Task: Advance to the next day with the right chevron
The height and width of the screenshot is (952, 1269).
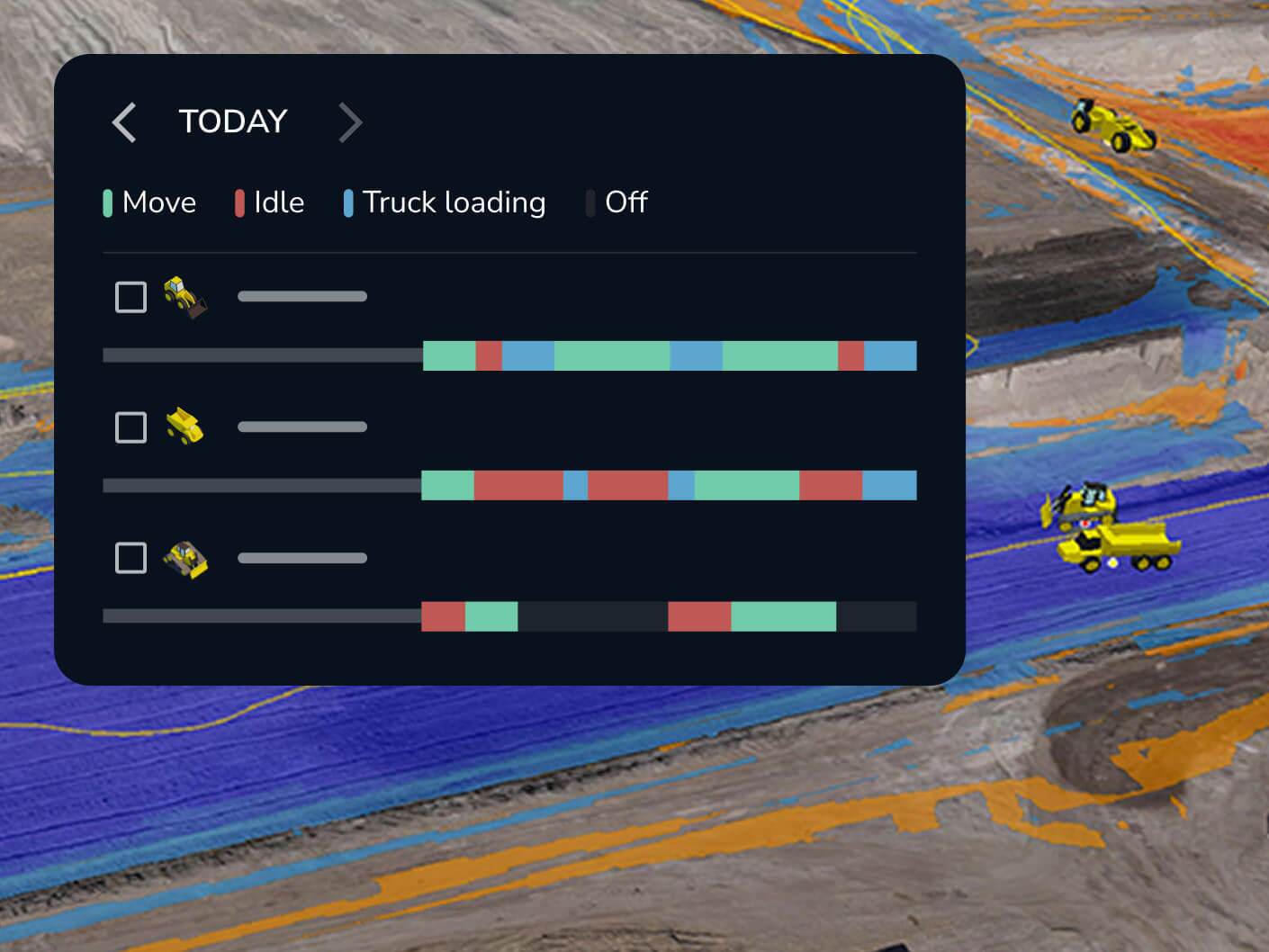Action: tap(350, 121)
